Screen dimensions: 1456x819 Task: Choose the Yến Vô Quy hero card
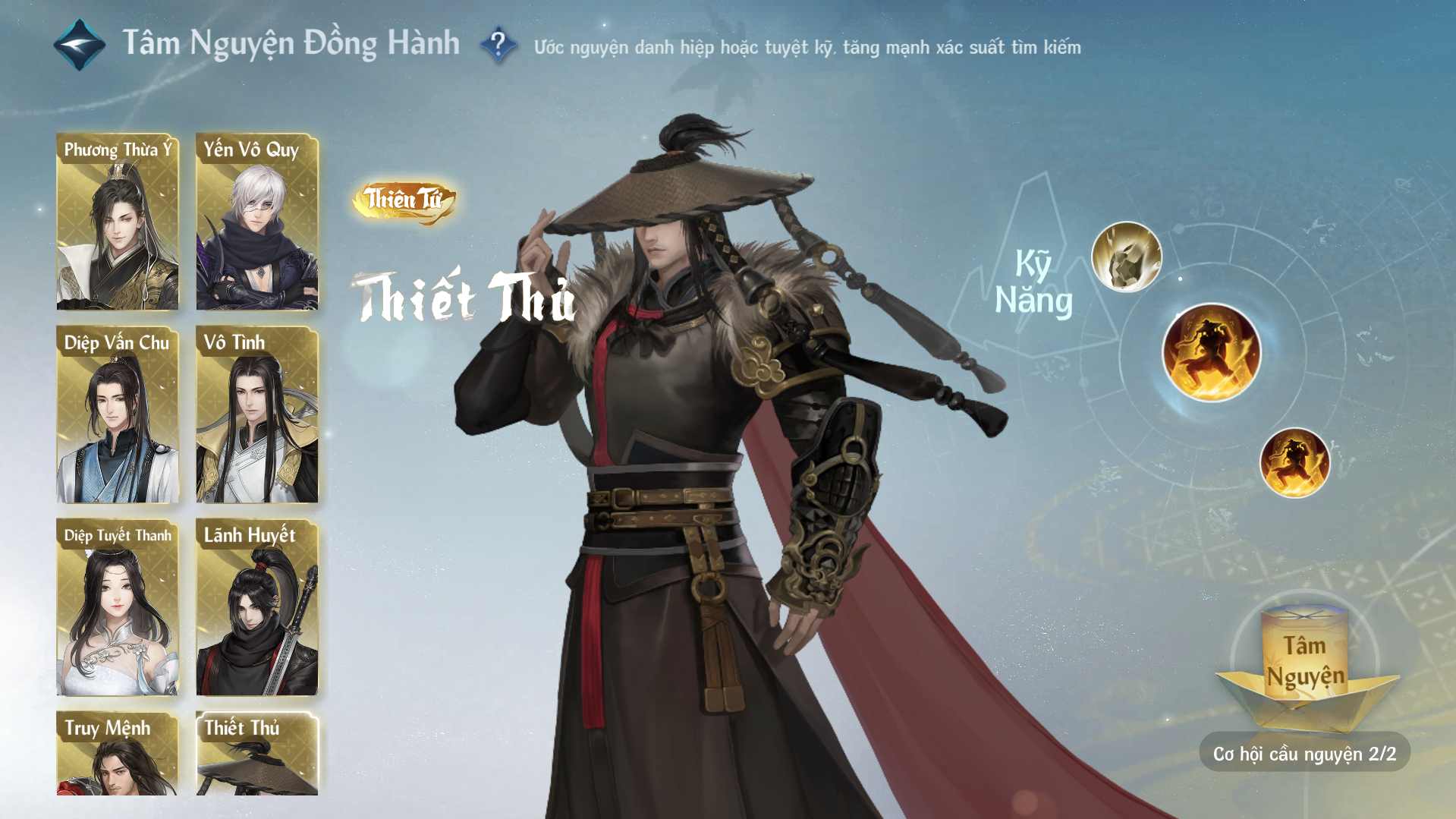click(x=257, y=222)
